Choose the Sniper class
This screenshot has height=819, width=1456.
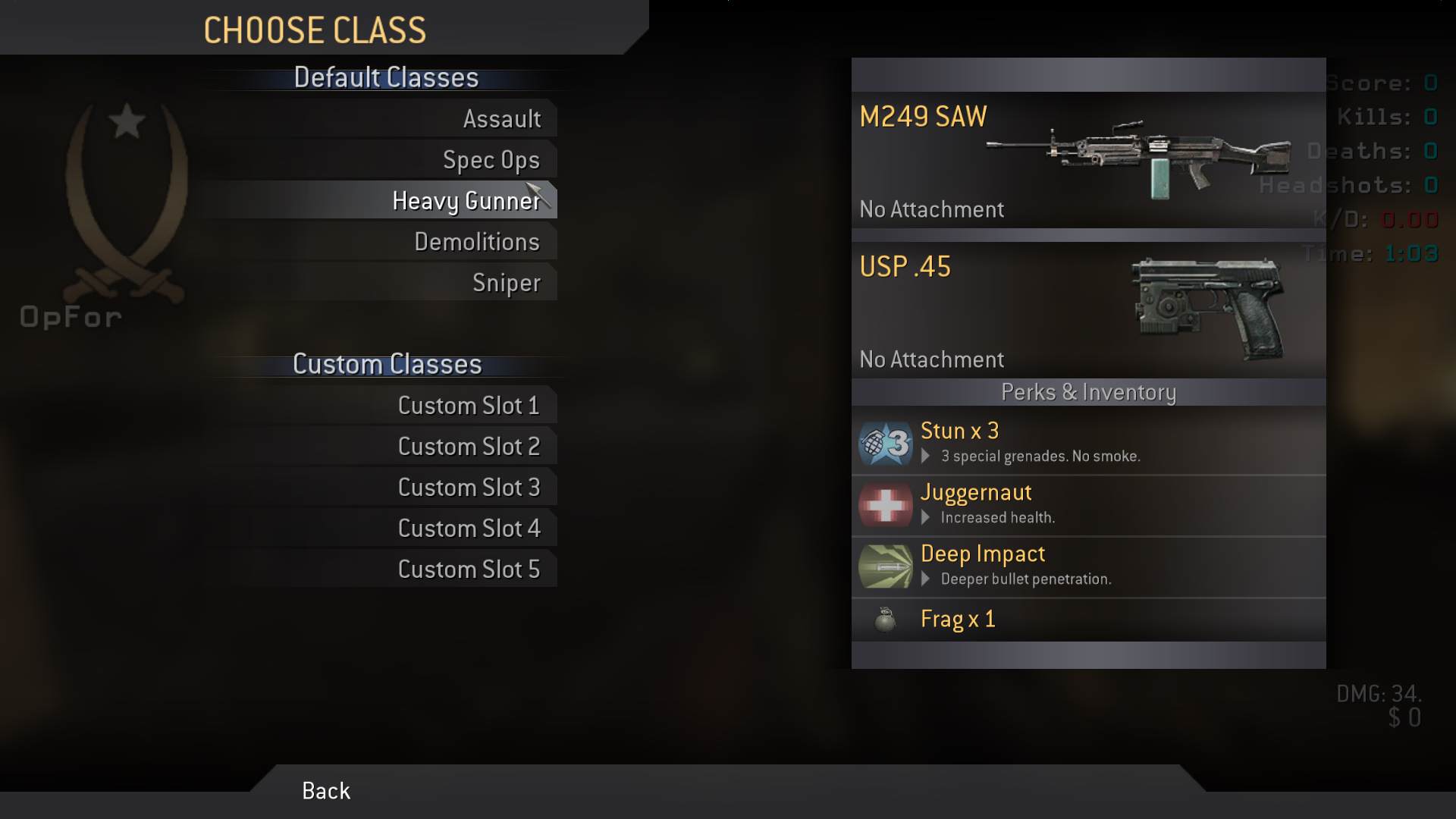tap(506, 283)
